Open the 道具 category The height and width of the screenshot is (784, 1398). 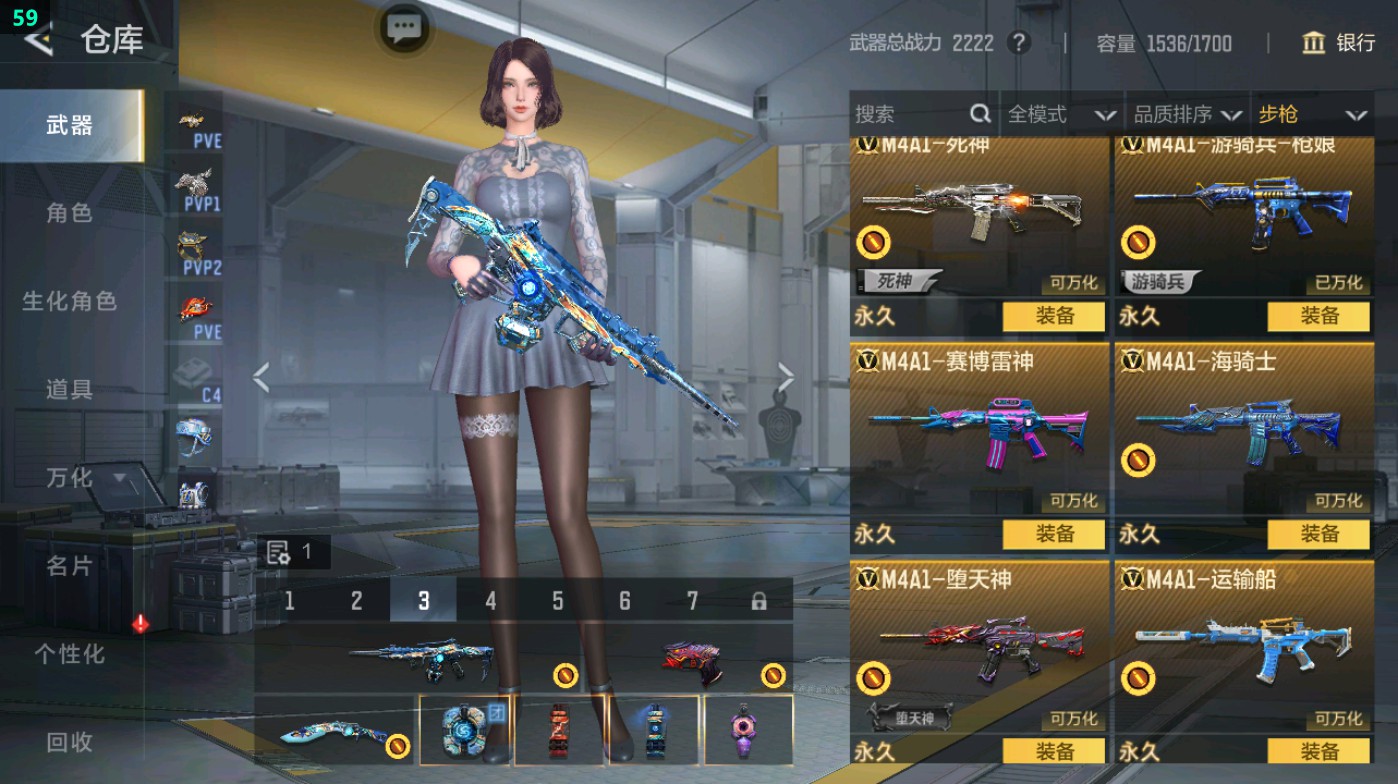69,389
